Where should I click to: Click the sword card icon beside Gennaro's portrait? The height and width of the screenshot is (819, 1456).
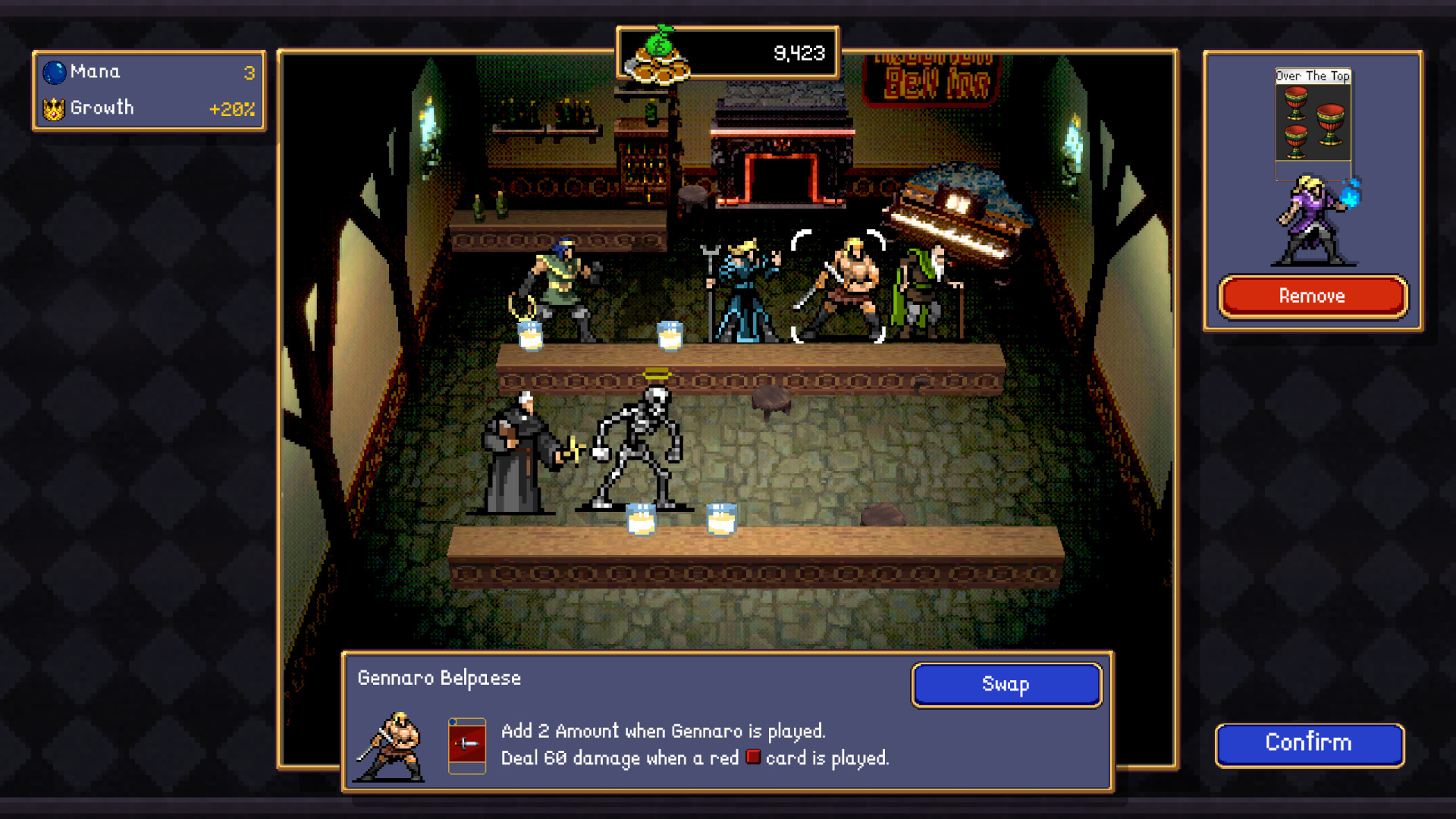pos(466,745)
